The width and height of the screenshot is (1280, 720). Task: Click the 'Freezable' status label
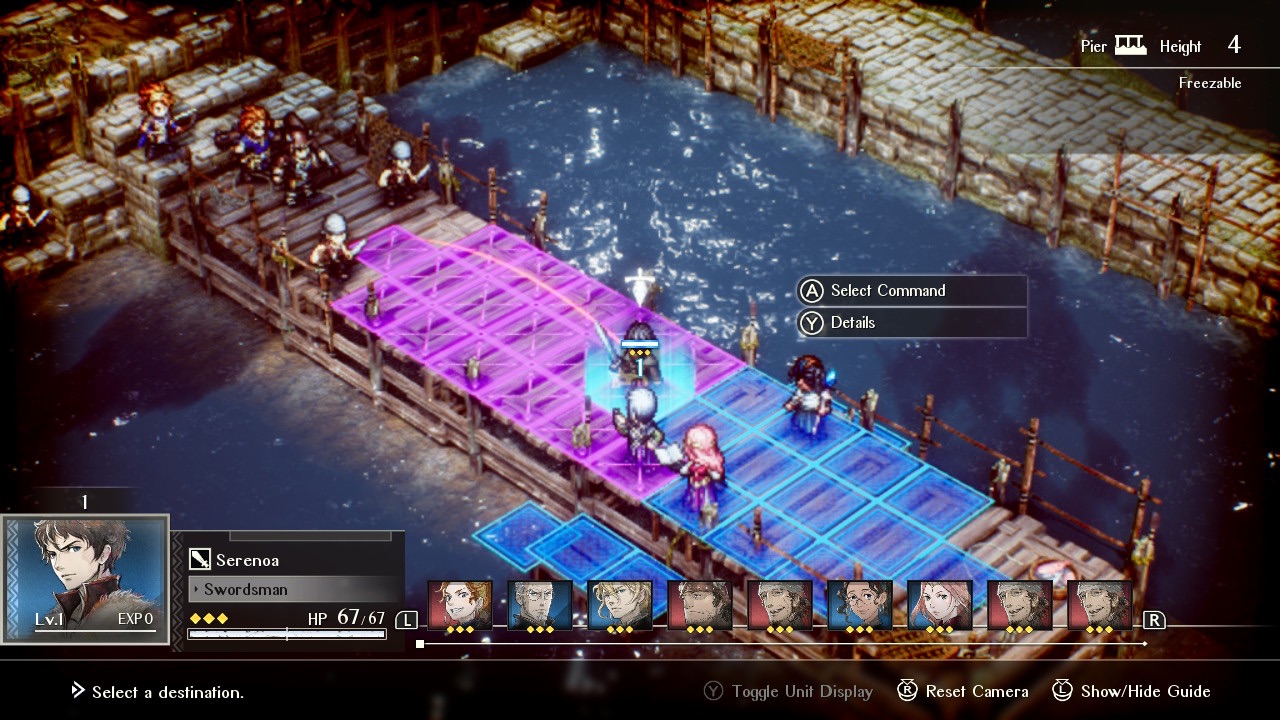1210,83
